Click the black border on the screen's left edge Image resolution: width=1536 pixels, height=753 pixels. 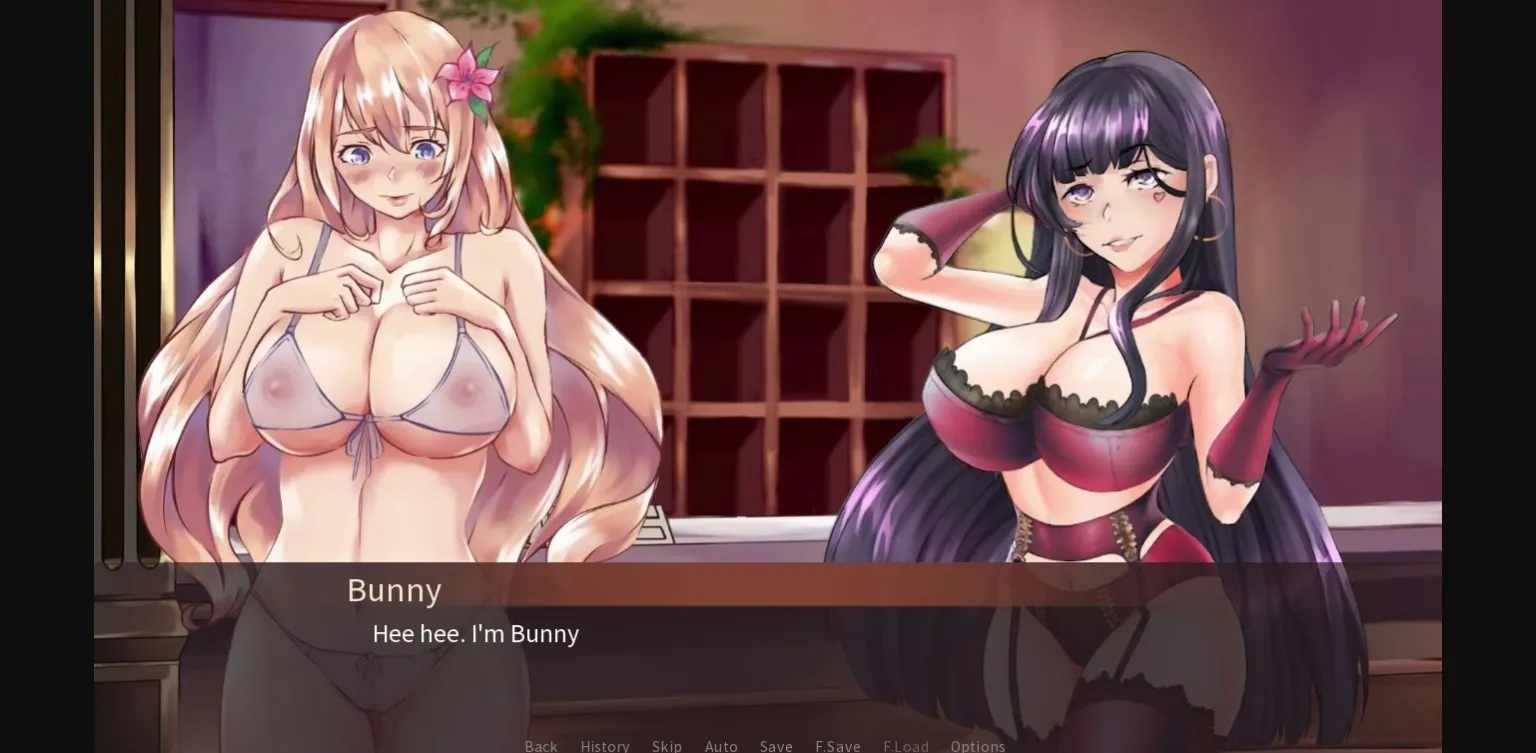(45, 376)
